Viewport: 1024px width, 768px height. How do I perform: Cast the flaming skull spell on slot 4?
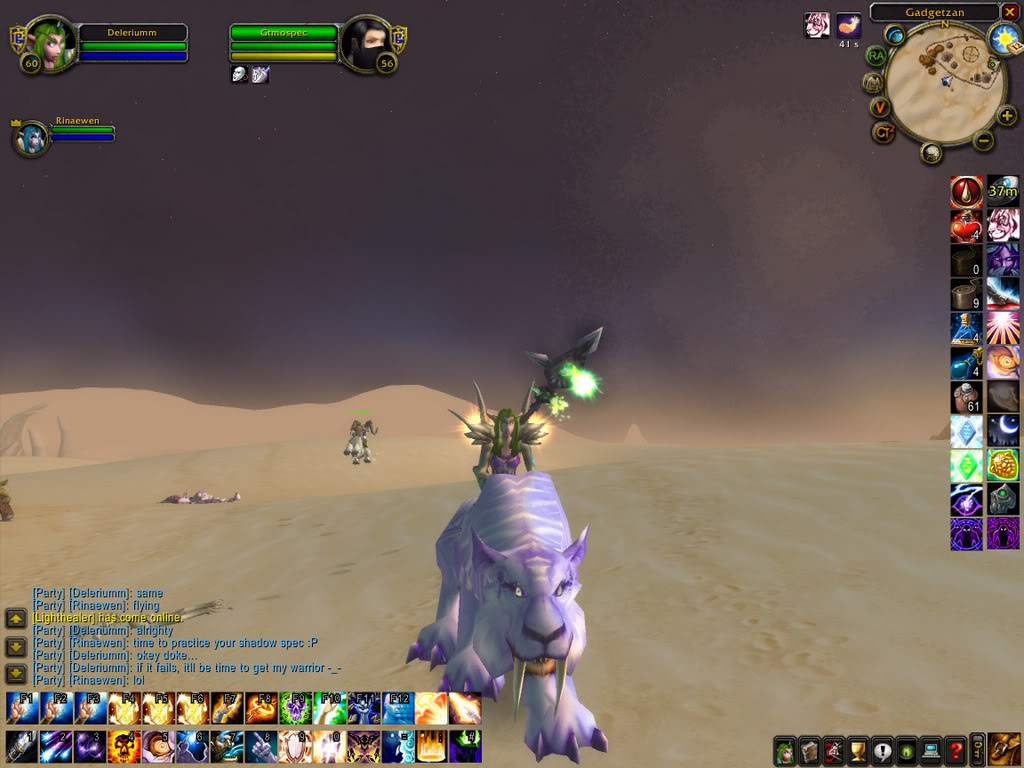(124, 746)
